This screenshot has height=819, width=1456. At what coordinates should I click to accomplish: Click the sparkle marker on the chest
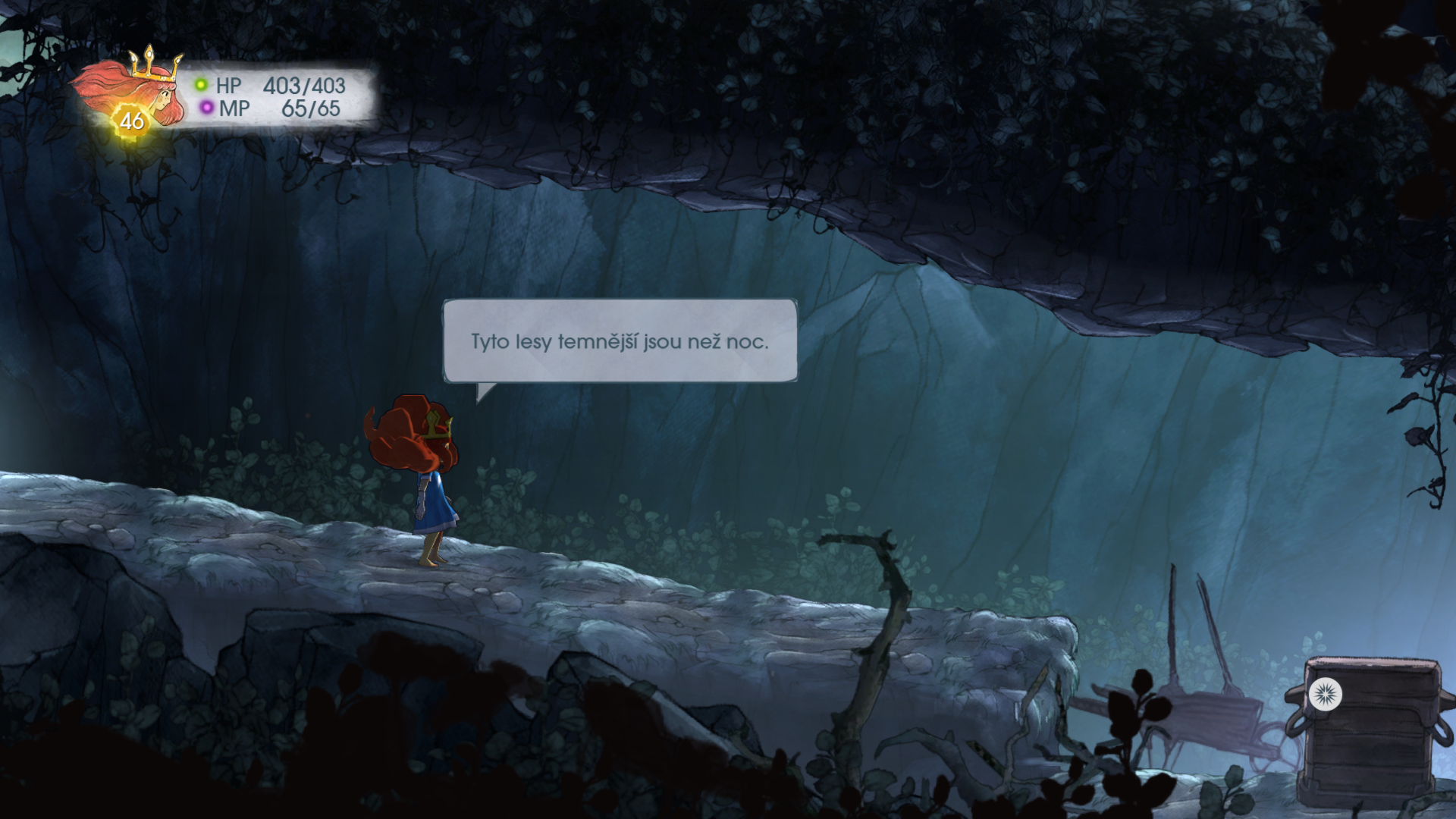(1325, 694)
